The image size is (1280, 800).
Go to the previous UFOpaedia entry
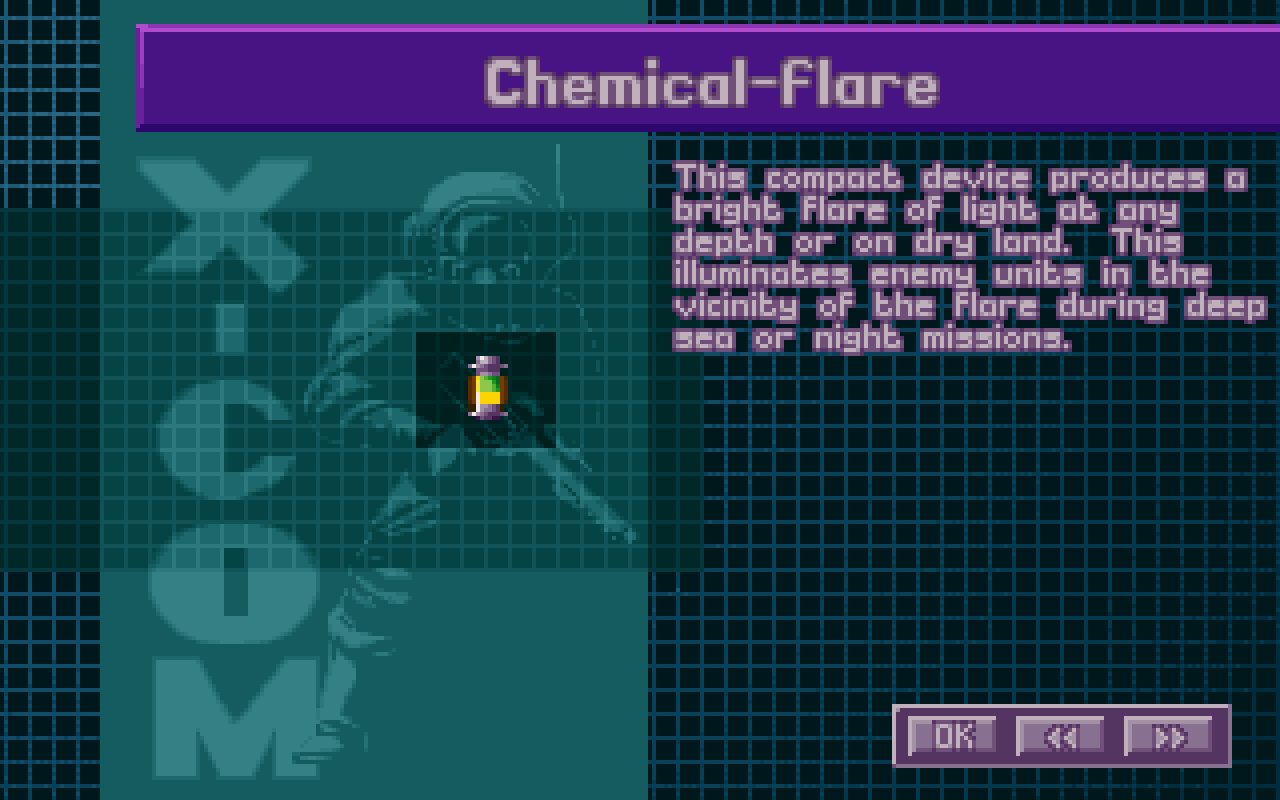tap(1060, 736)
